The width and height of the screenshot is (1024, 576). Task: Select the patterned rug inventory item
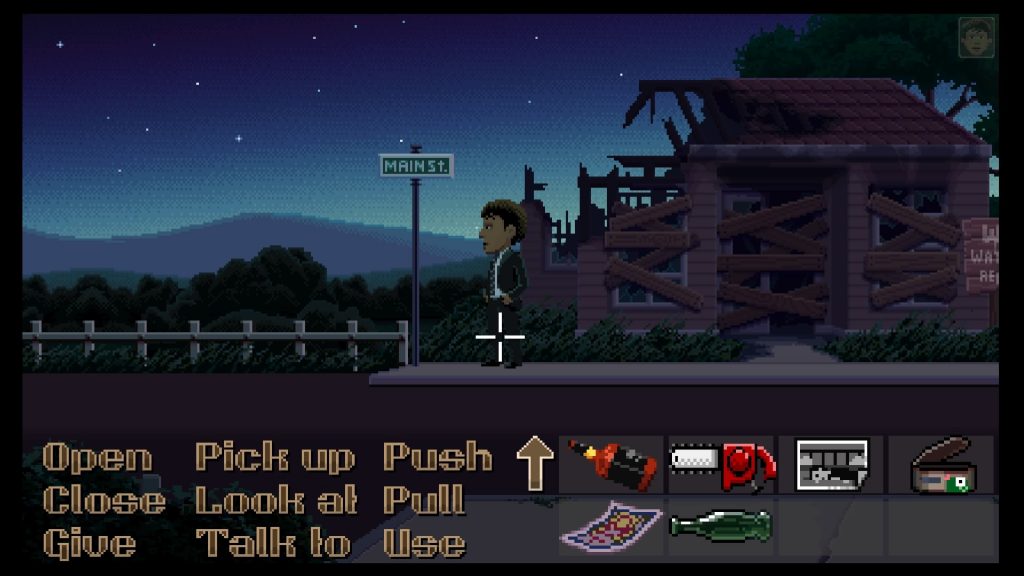(612, 525)
